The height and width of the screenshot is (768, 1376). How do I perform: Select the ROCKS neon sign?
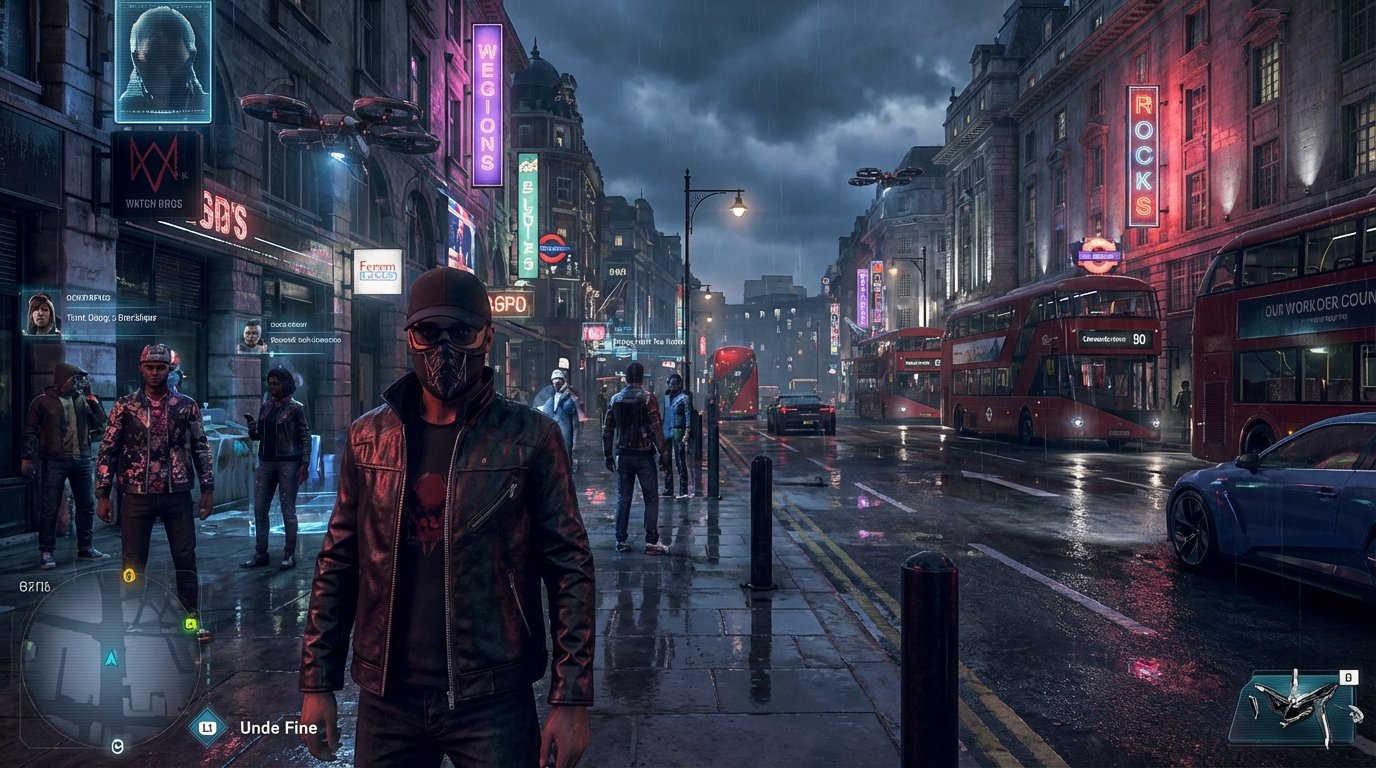1142,160
